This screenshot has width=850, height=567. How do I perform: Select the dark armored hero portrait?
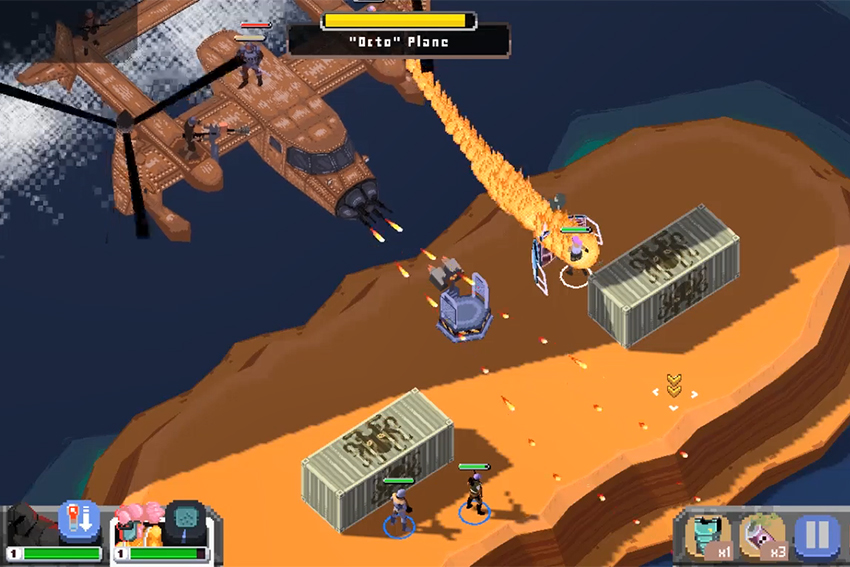click(30, 526)
